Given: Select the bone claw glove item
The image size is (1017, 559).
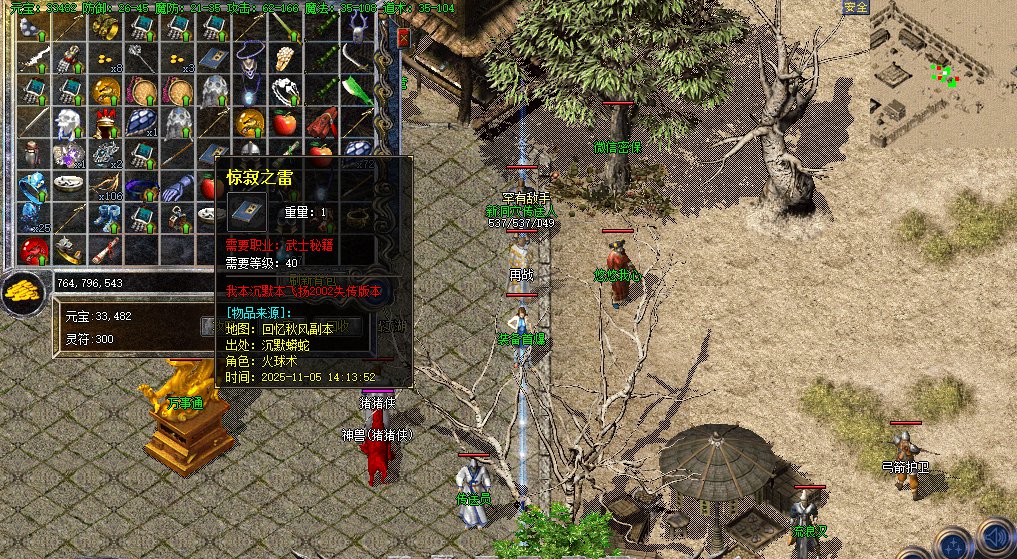Looking at the screenshot, I should pyautogui.click(x=285, y=60).
